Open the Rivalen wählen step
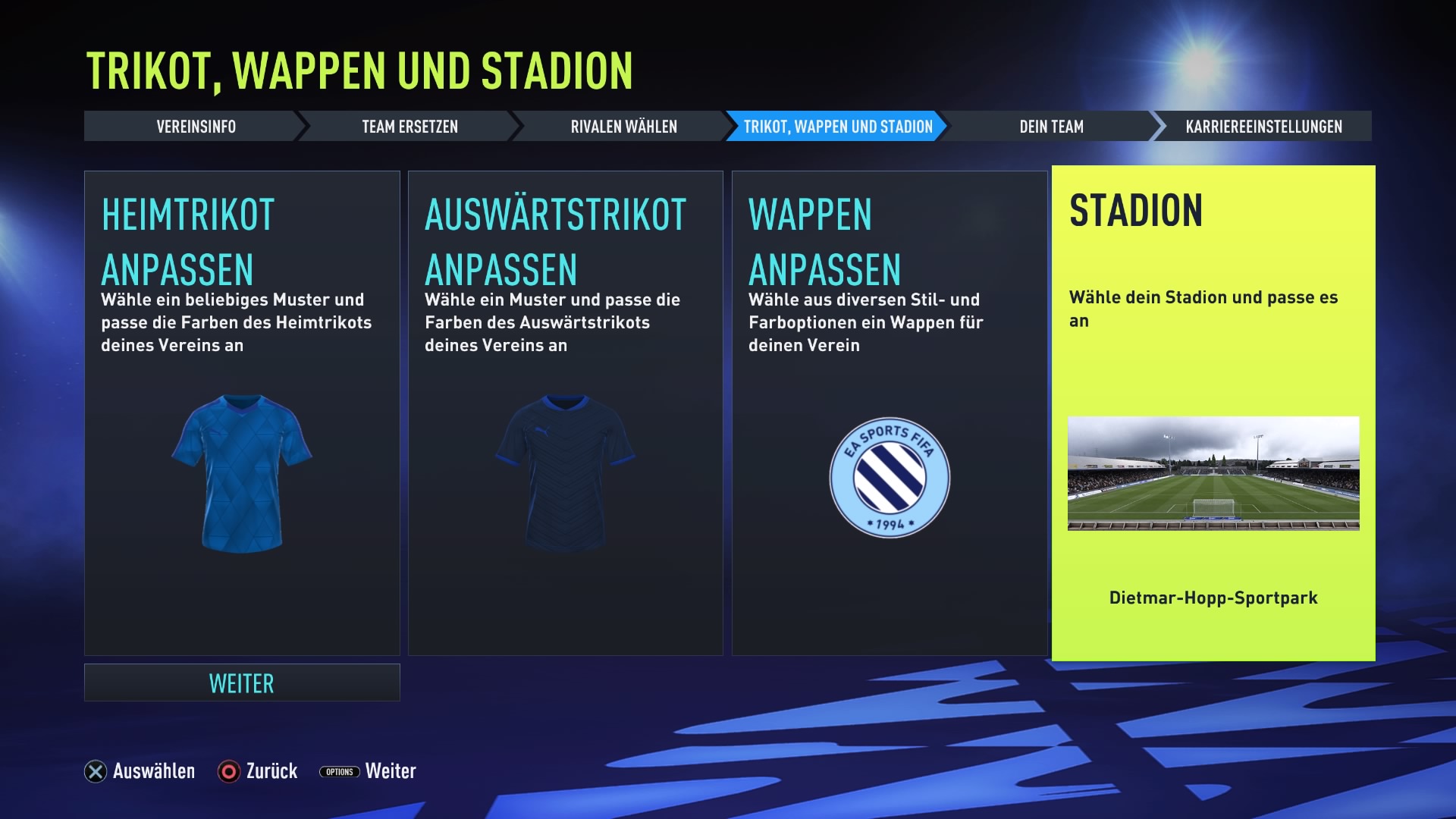The width and height of the screenshot is (1456, 819). point(623,127)
